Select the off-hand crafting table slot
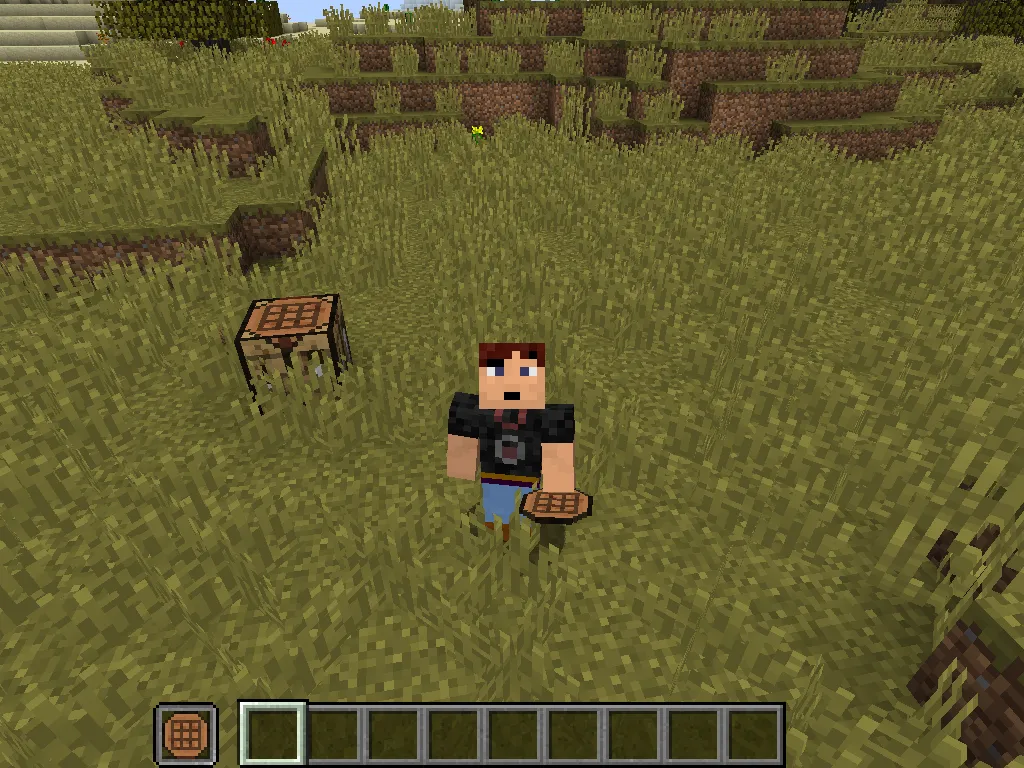Image resolution: width=1024 pixels, height=768 pixels. [x=185, y=735]
